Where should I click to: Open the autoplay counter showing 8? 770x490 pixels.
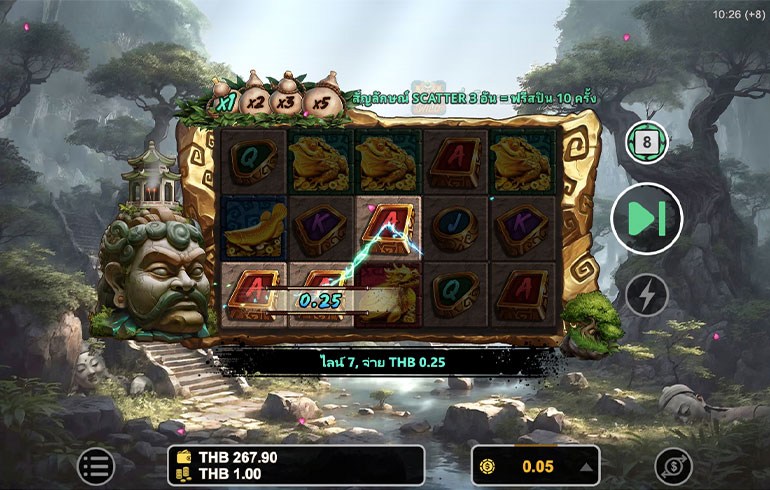[x=646, y=142]
